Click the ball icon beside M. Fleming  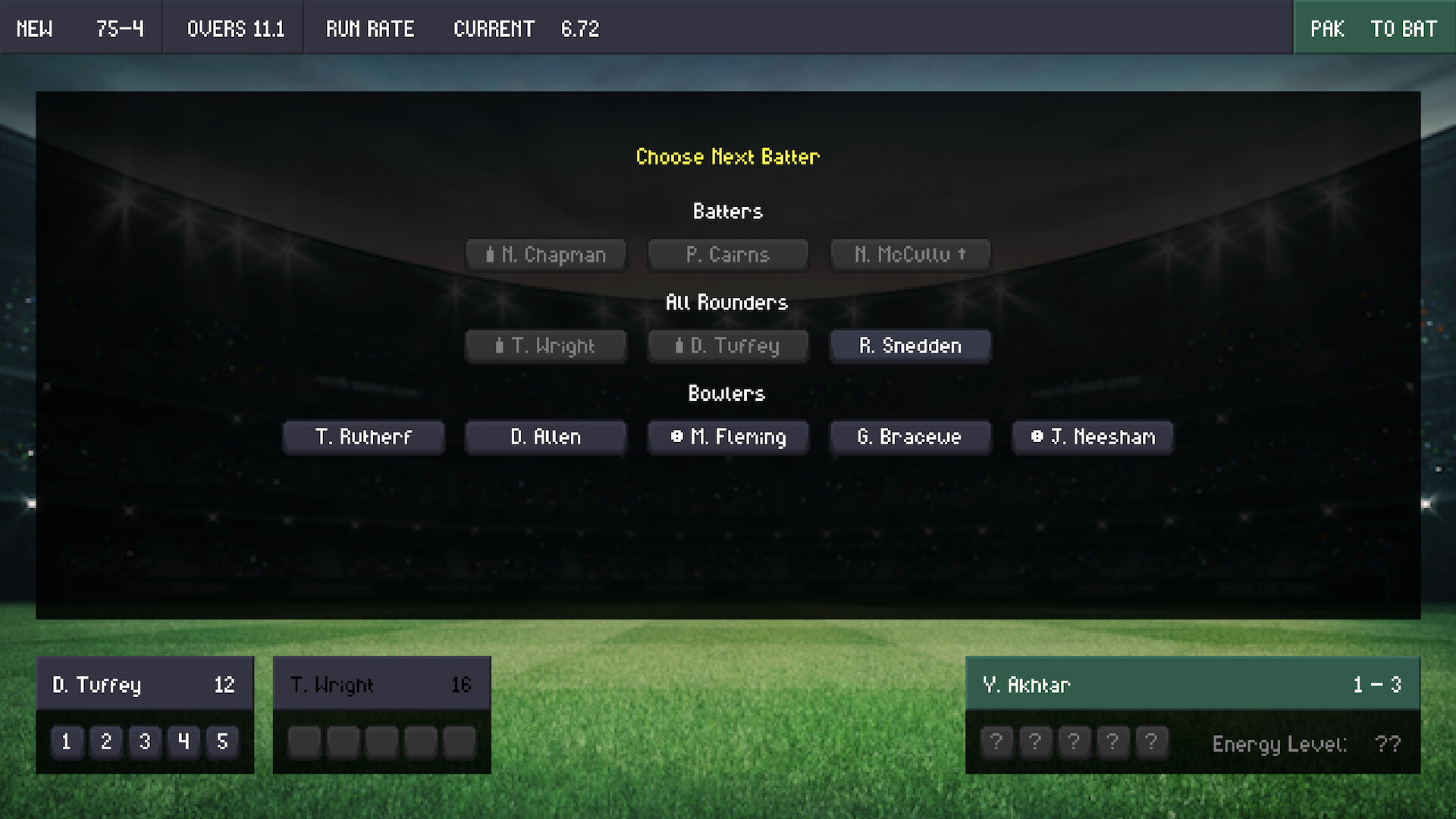(675, 438)
